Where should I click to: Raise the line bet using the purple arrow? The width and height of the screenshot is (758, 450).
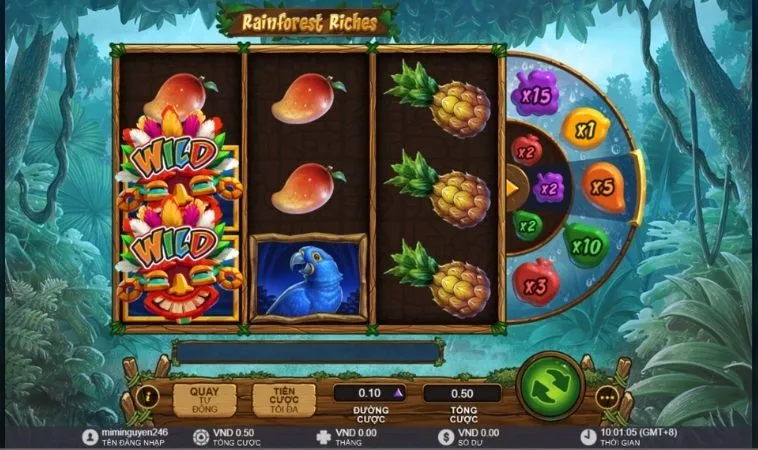pyautogui.click(x=399, y=392)
